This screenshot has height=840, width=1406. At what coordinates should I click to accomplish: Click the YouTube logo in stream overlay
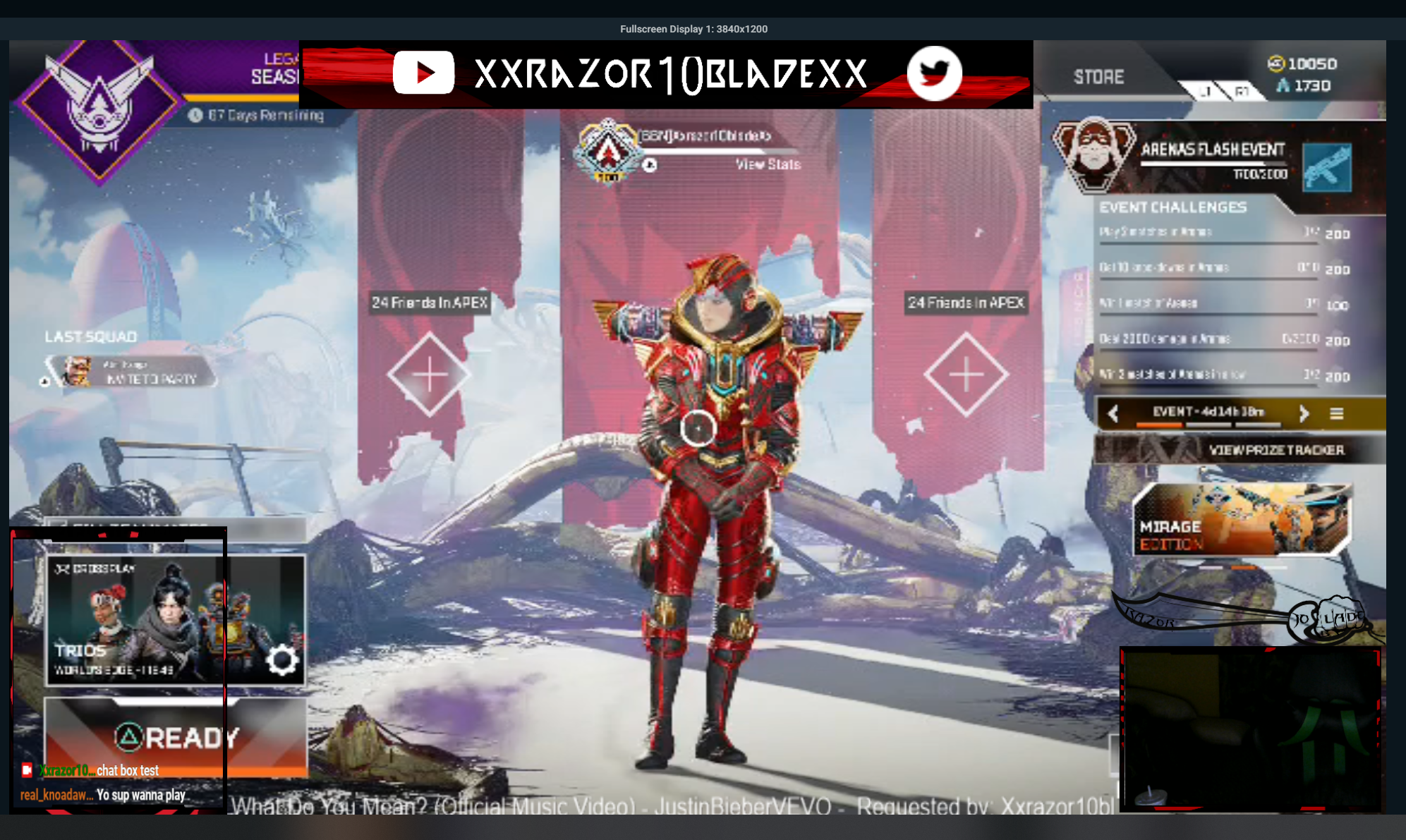pyautogui.click(x=423, y=73)
